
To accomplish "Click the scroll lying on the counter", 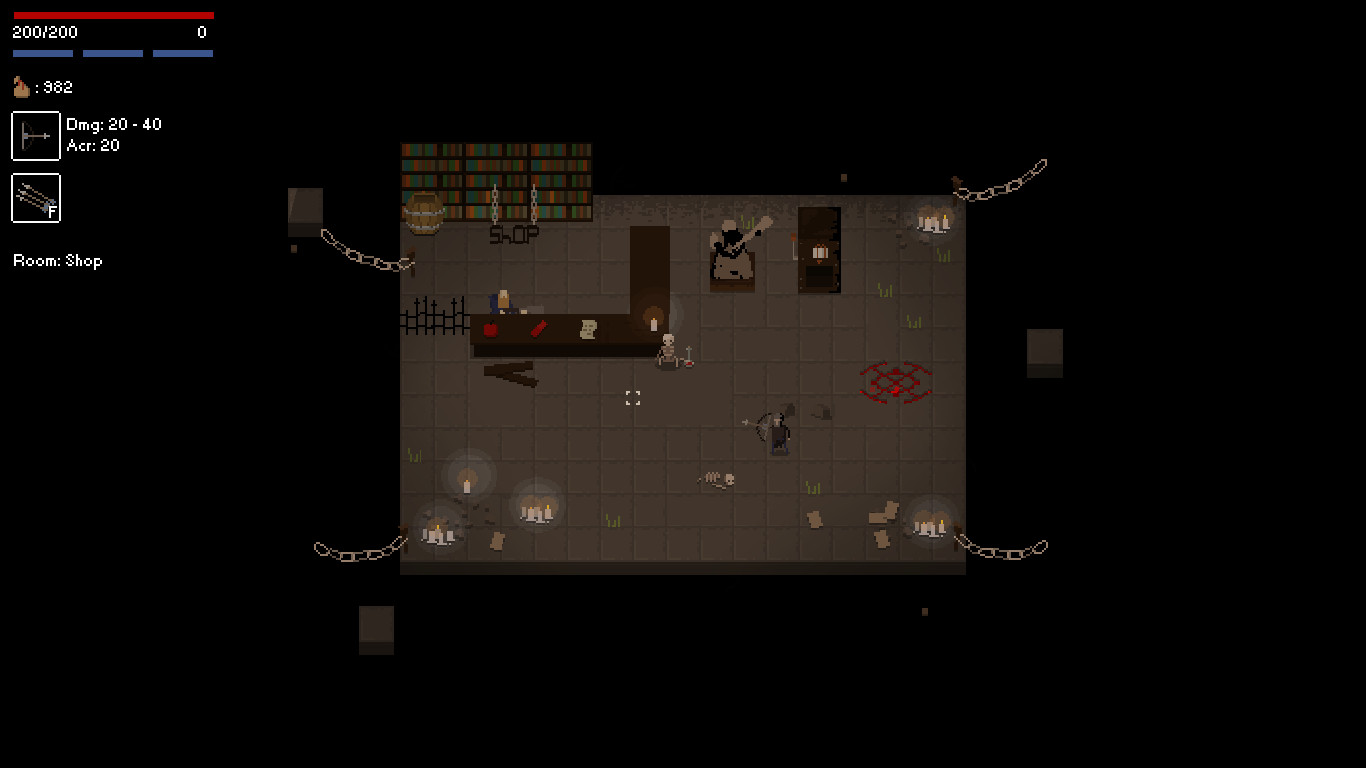I will [x=586, y=328].
